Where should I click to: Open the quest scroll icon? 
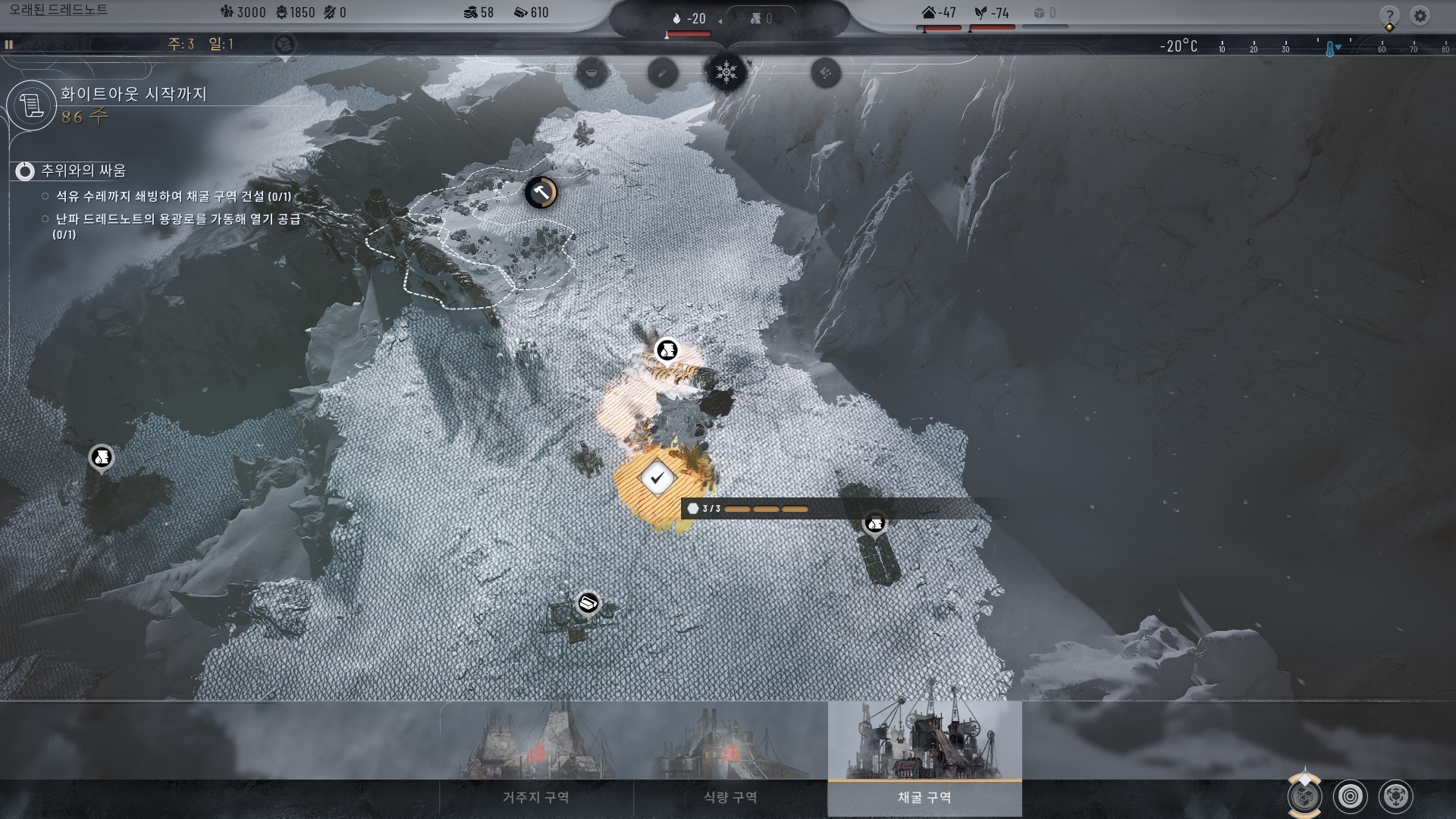click(x=33, y=105)
